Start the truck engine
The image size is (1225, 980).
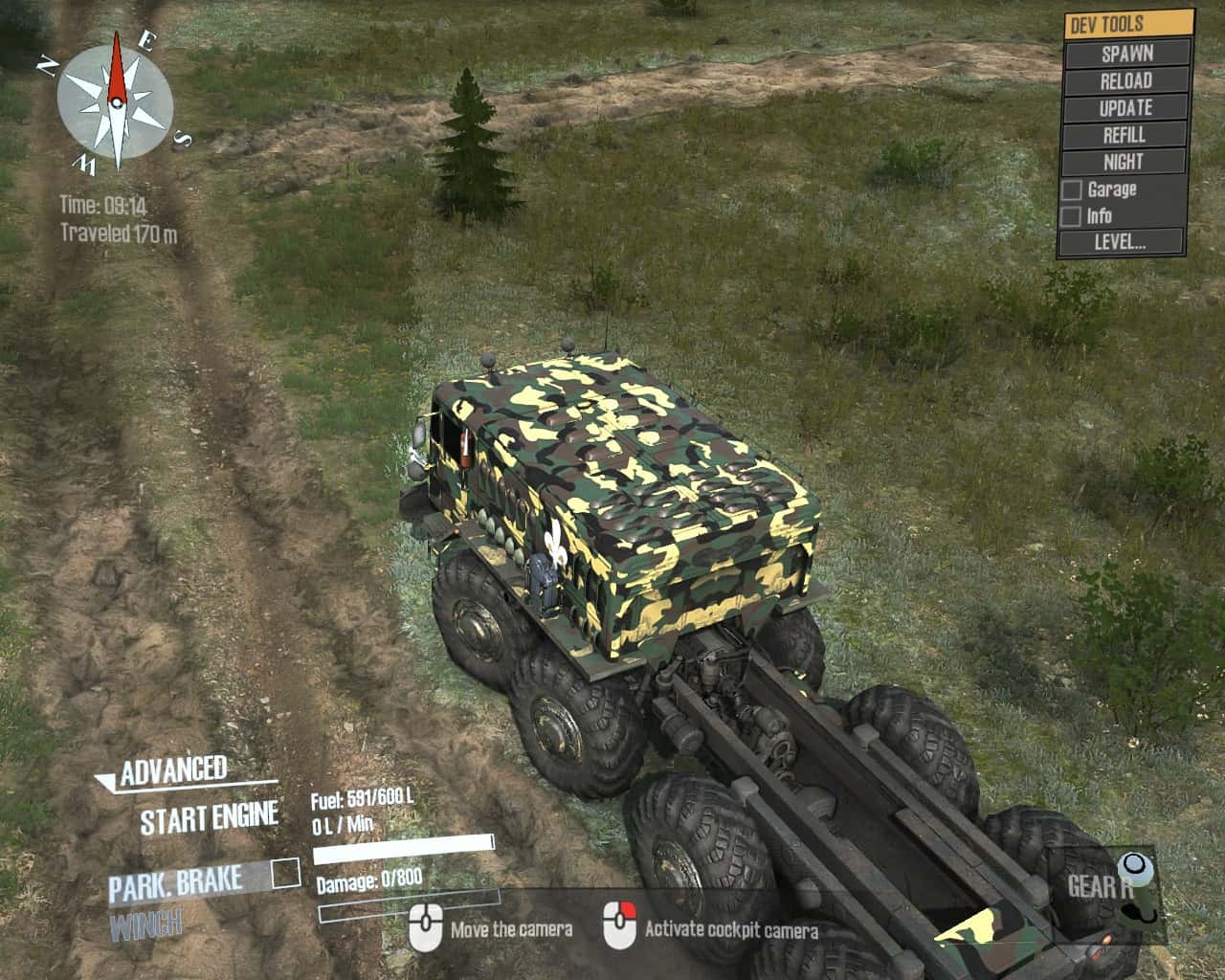tap(209, 819)
